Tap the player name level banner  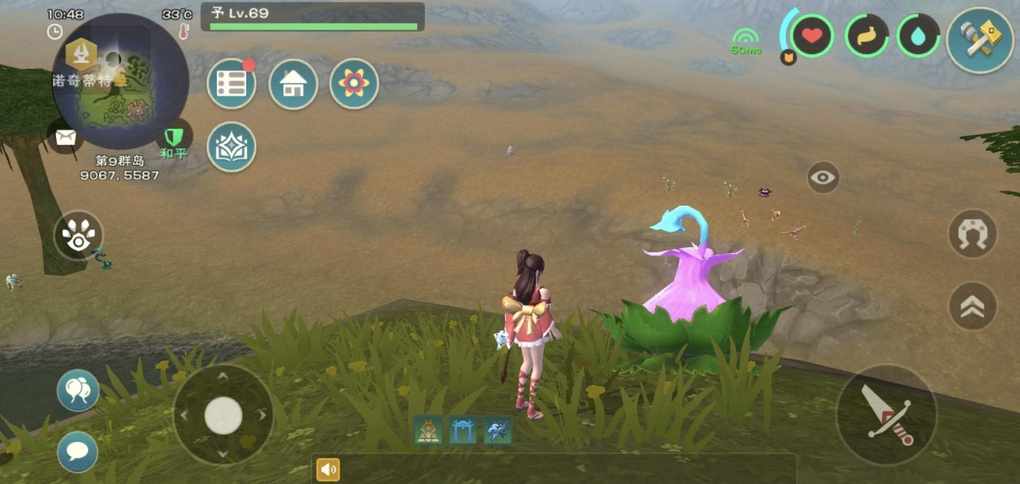(313, 17)
